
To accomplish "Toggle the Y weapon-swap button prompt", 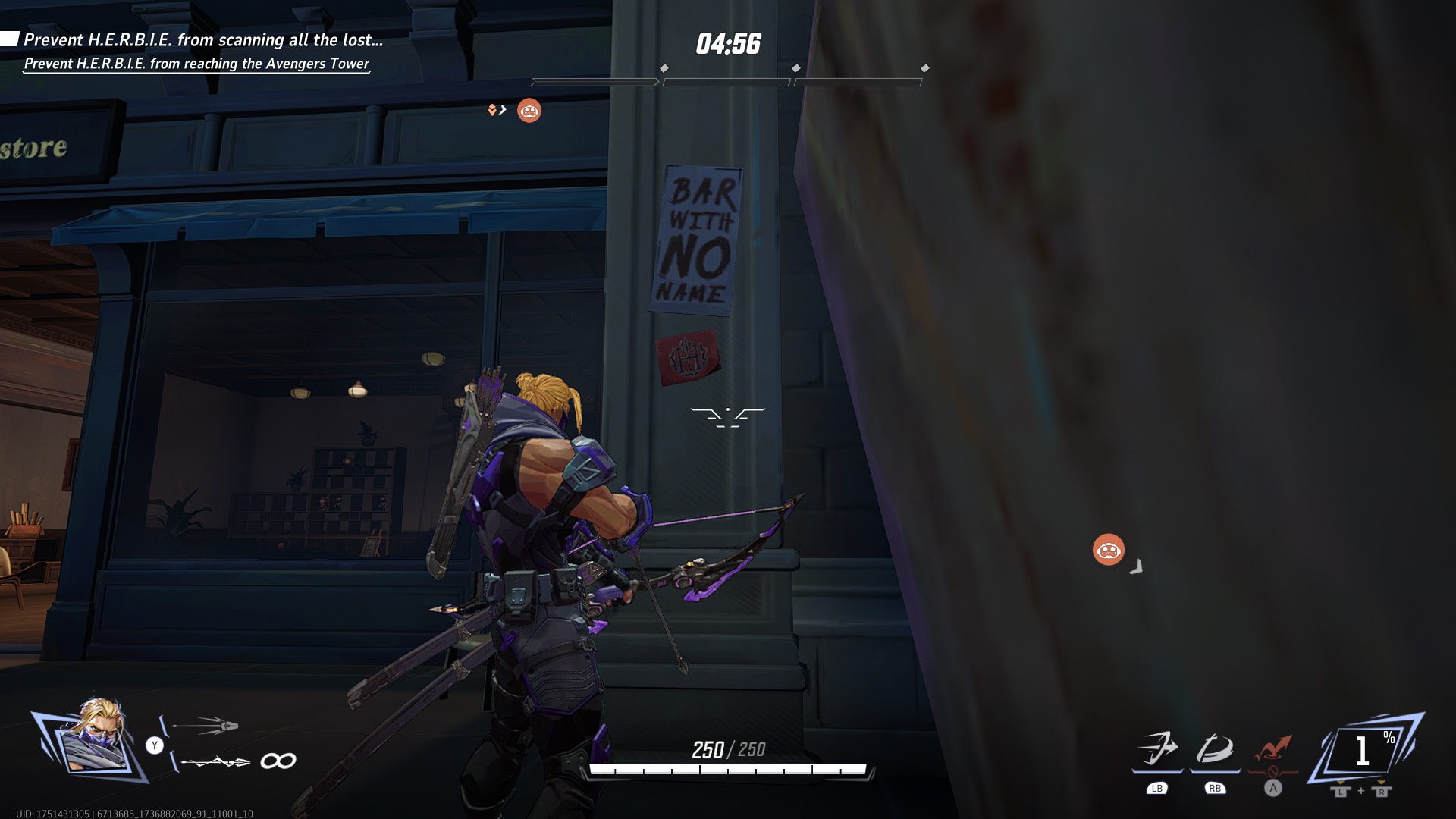I will tap(155, 745).
